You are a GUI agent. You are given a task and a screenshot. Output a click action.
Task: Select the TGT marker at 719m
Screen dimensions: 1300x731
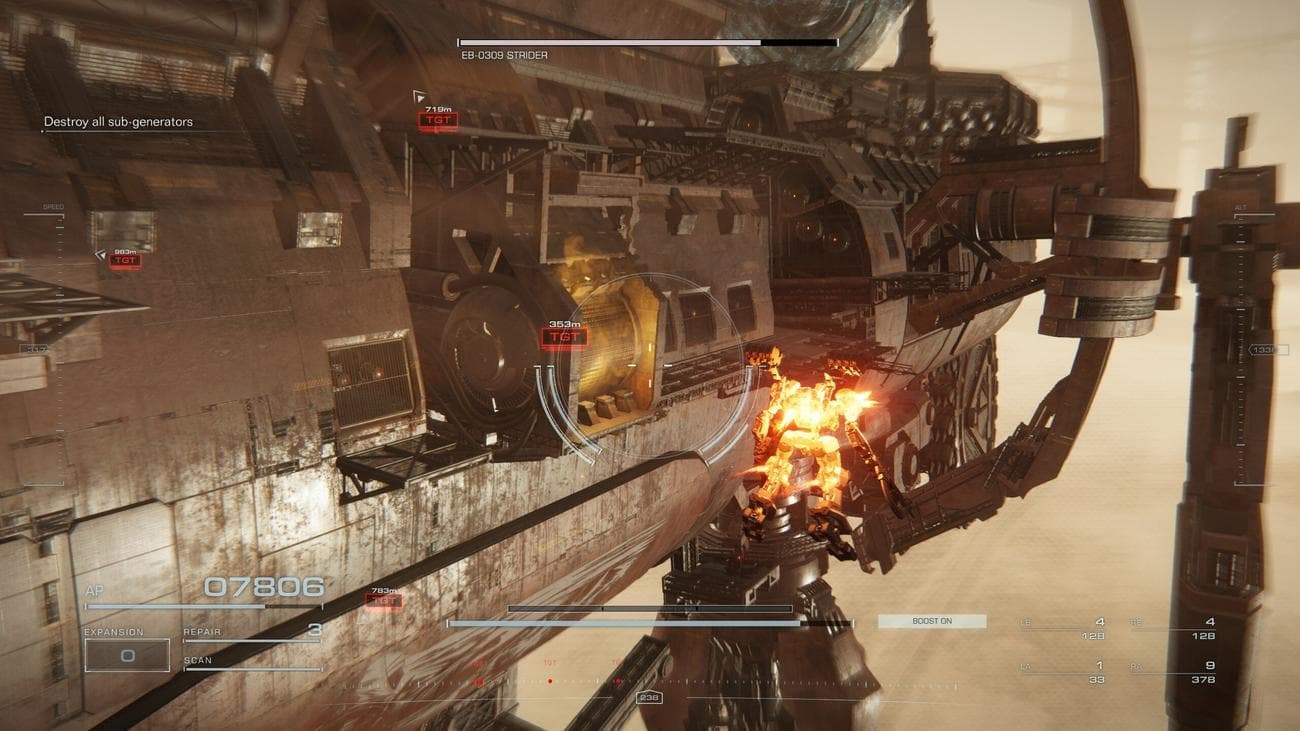pos(438,121)
